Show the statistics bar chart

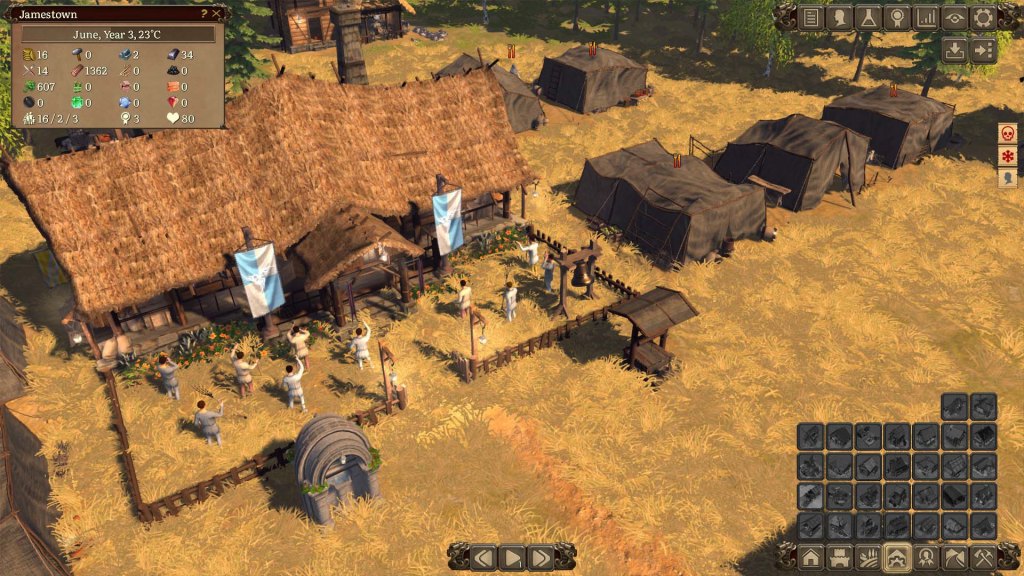coord(926,17)
